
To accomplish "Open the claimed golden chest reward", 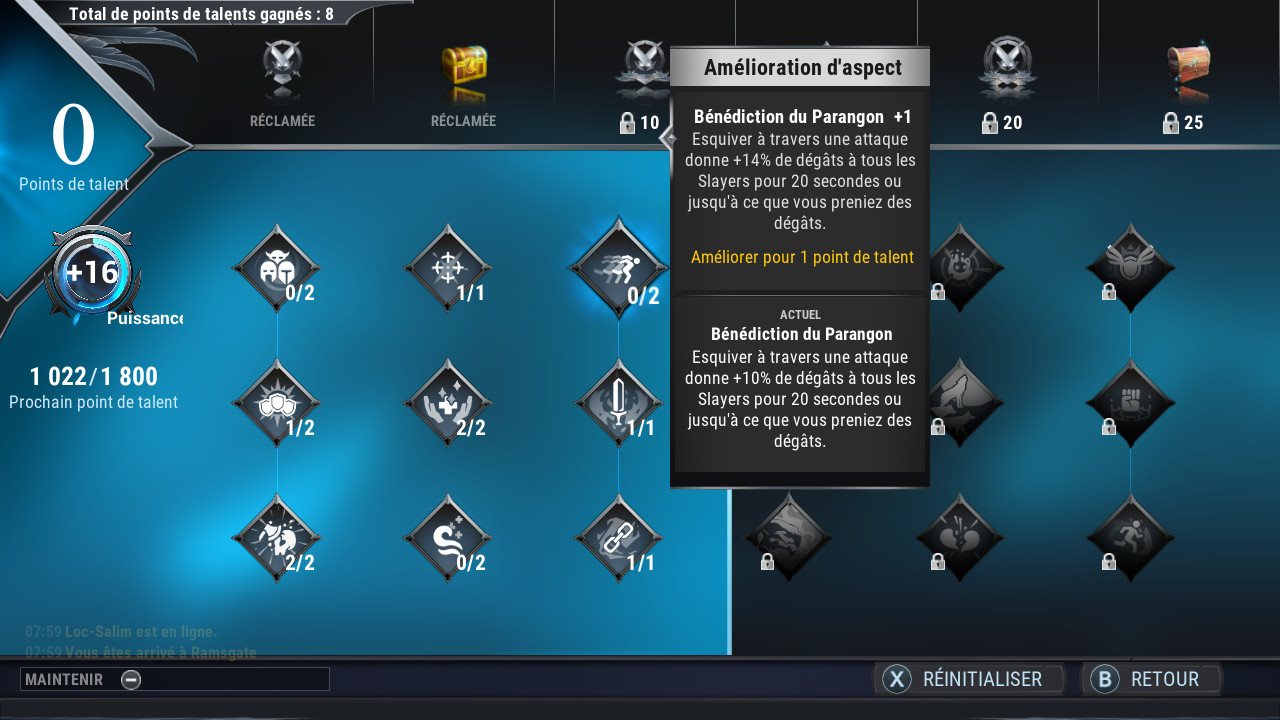I will (464, 72).
